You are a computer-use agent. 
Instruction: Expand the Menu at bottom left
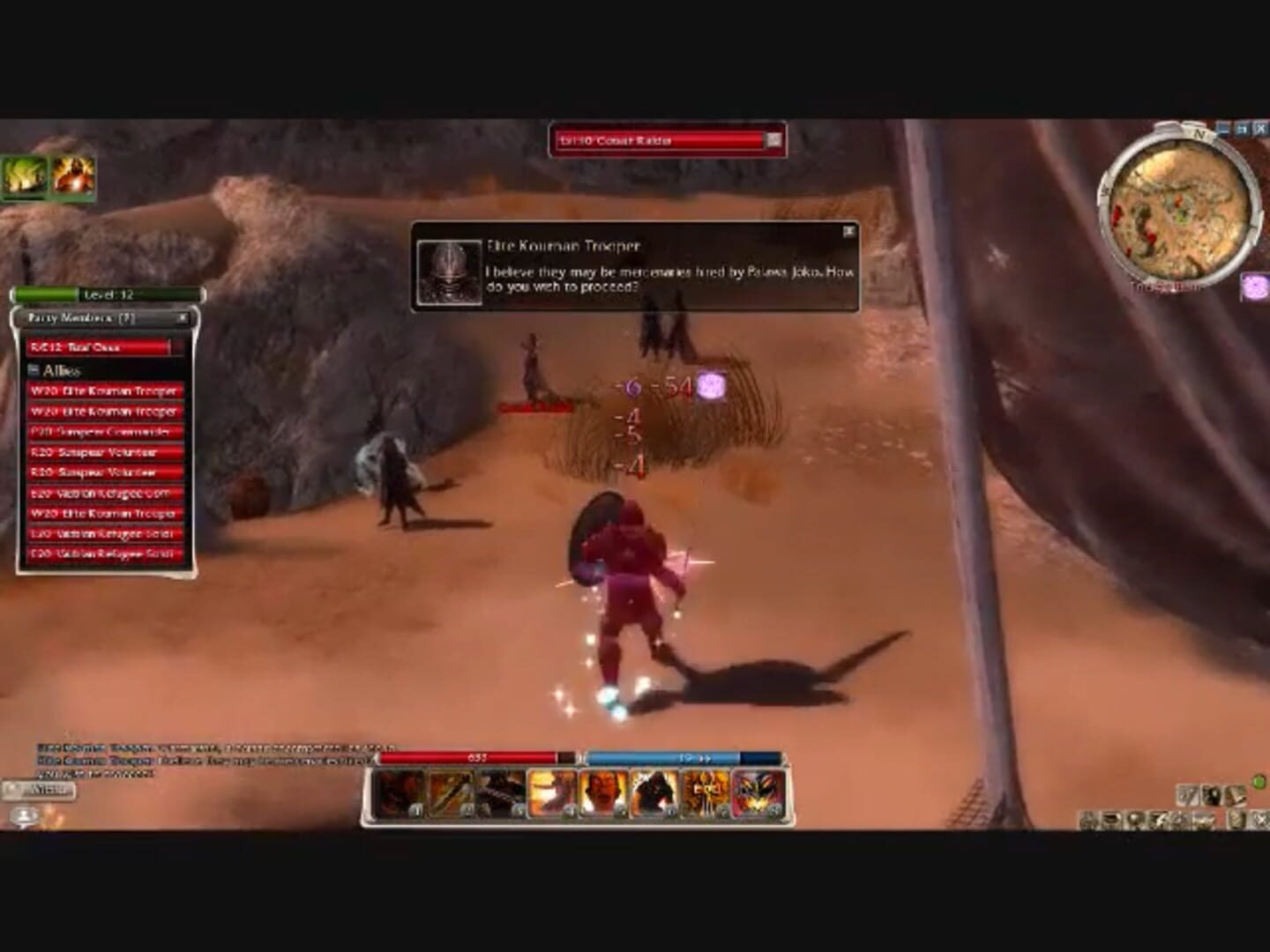tap(49, 790)
